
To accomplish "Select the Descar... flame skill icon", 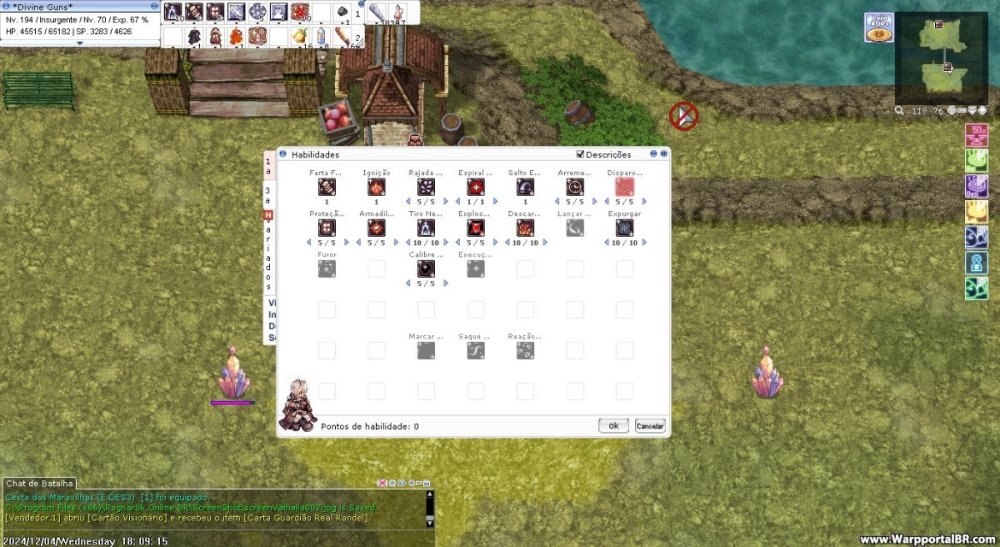I will point(525,228).
